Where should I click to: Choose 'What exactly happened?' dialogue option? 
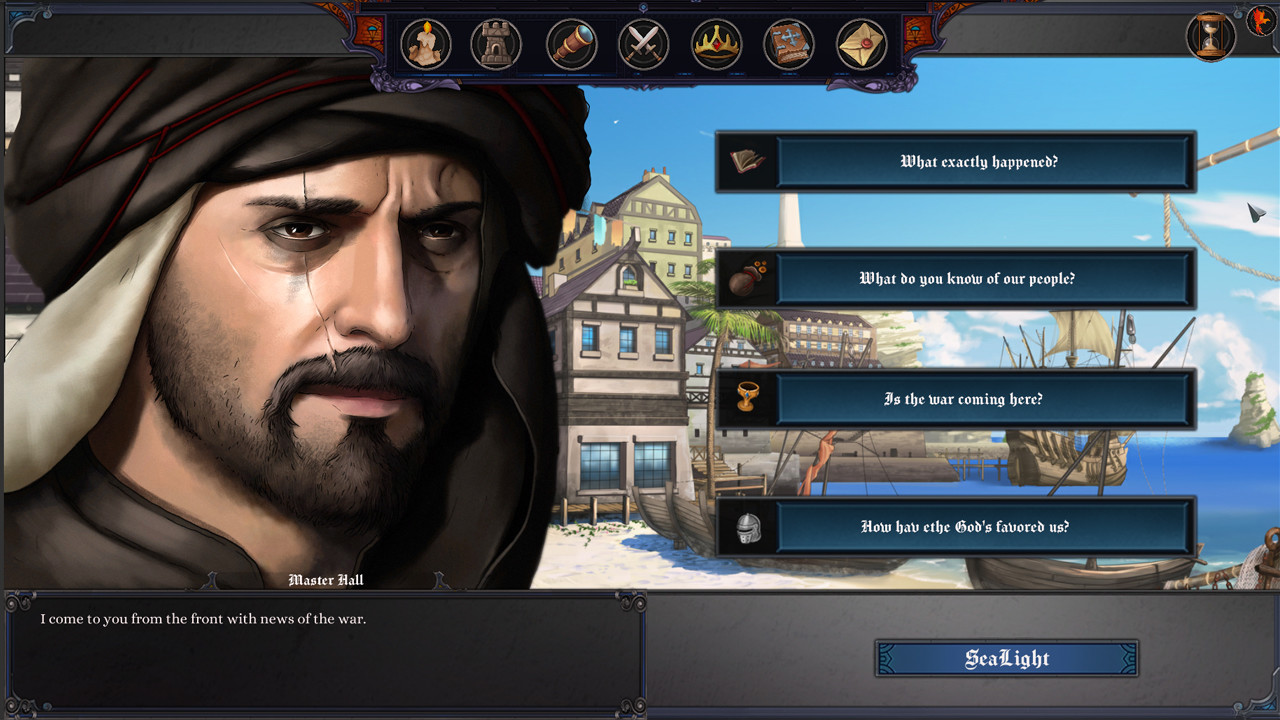click(985, 162)
